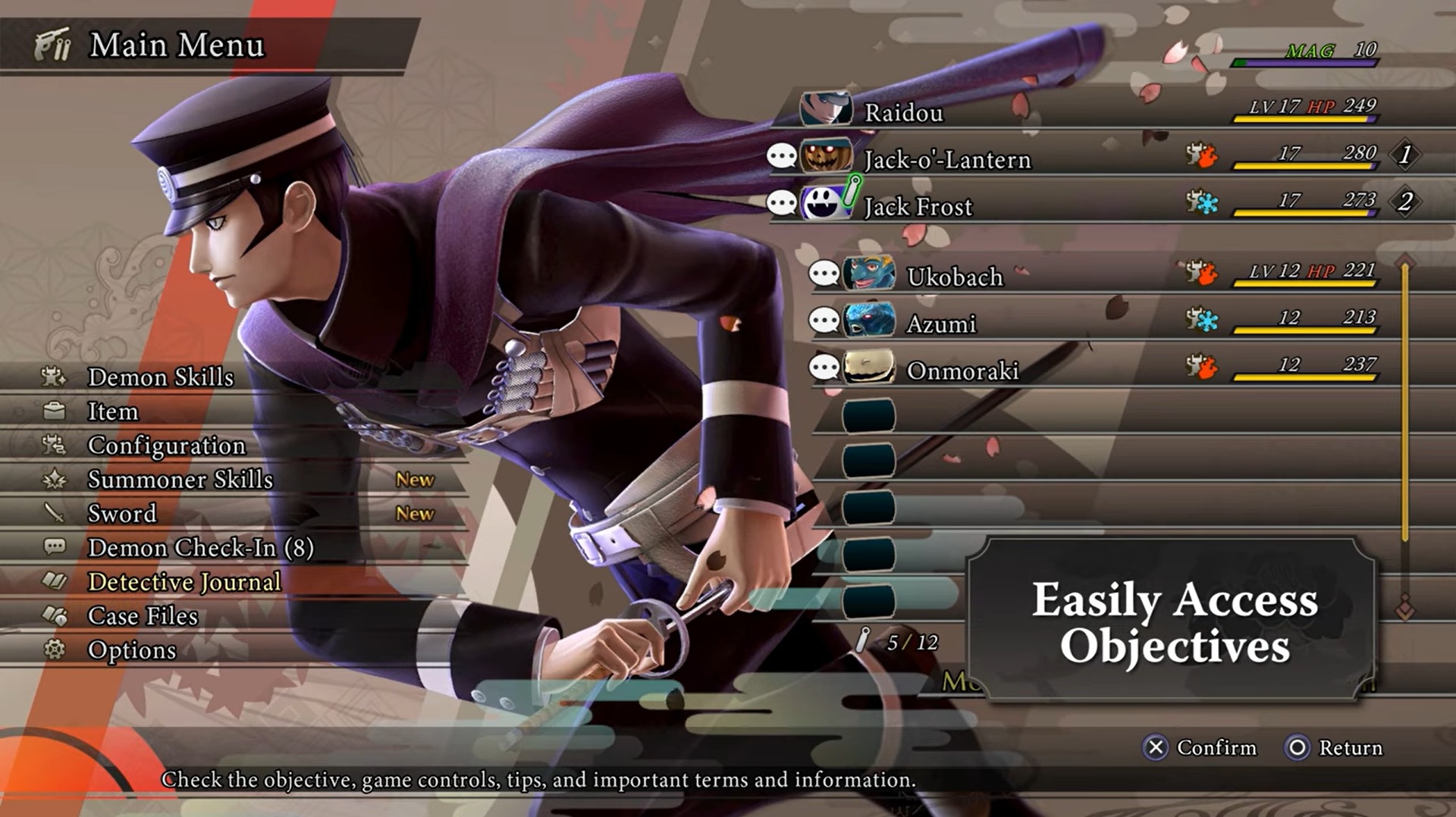Viewport: 1456px width, 817px height.
Task: Select the Item menu entry
Action: pos(114,411)
